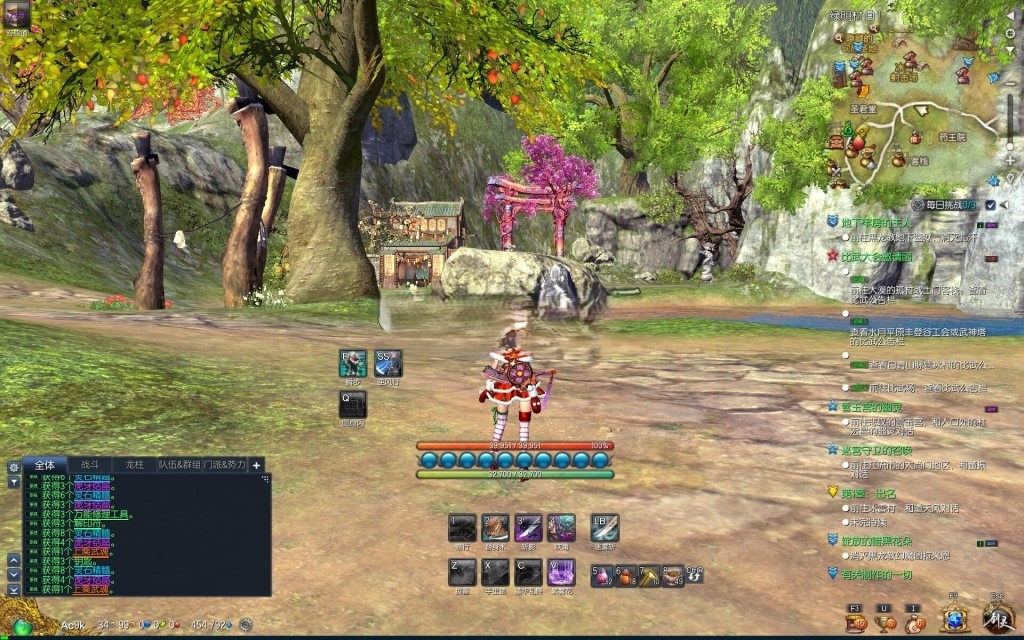Use the hammer repair tool in slot 7
This screenshot has height=640, width=1024.
tap(649, 576)
